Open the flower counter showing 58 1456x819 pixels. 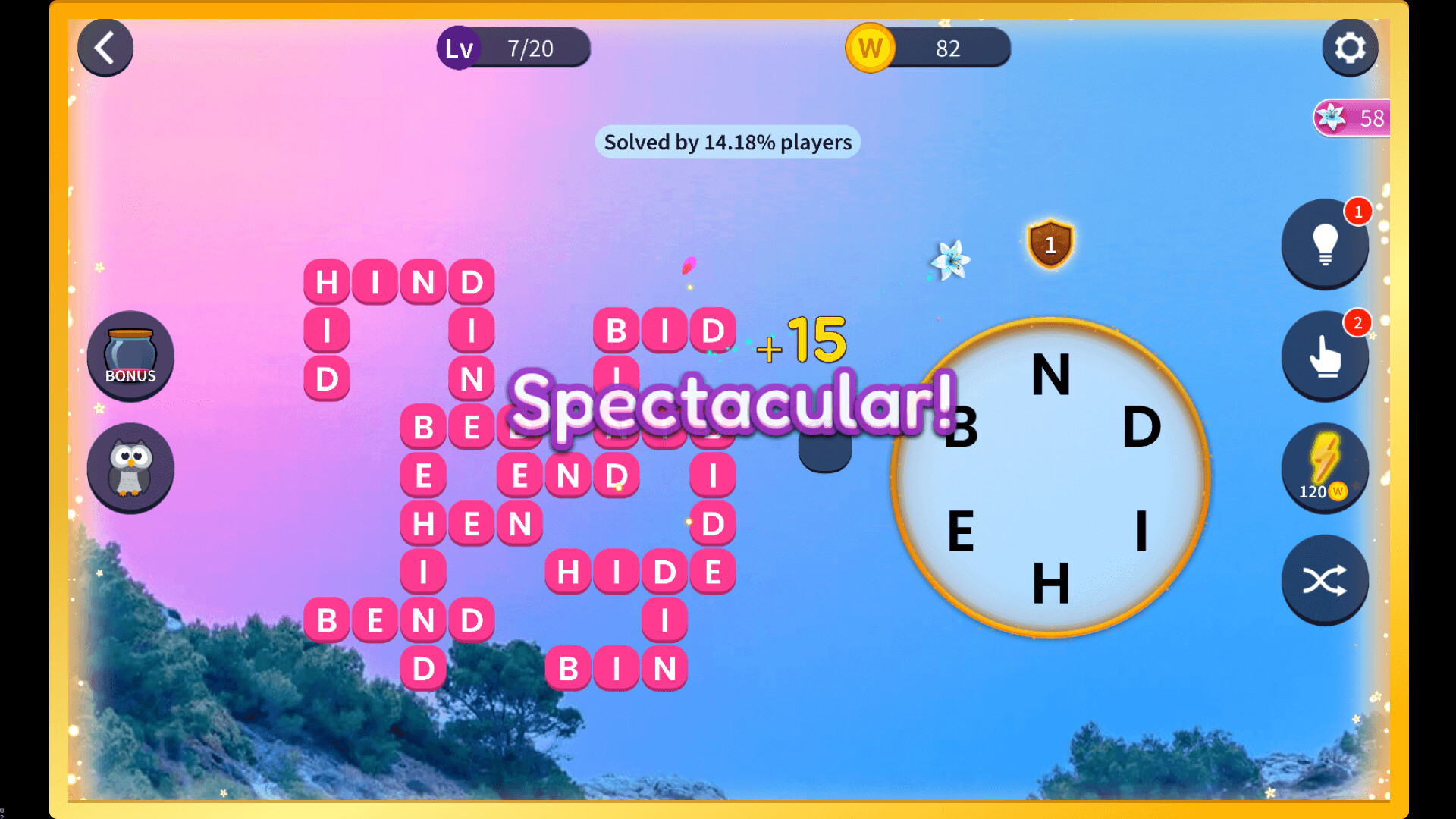pos(1353,118)
